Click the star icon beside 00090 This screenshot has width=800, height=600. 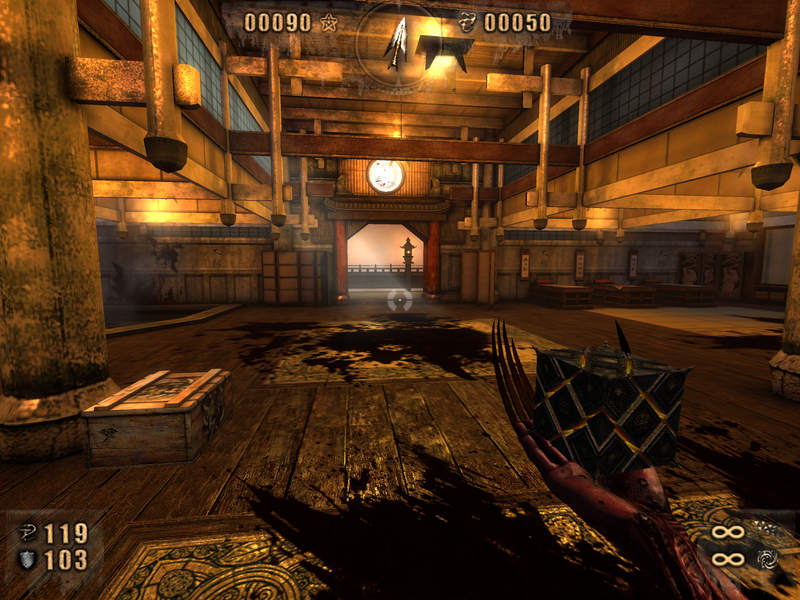pyautogui.click(x=329, y=23)
